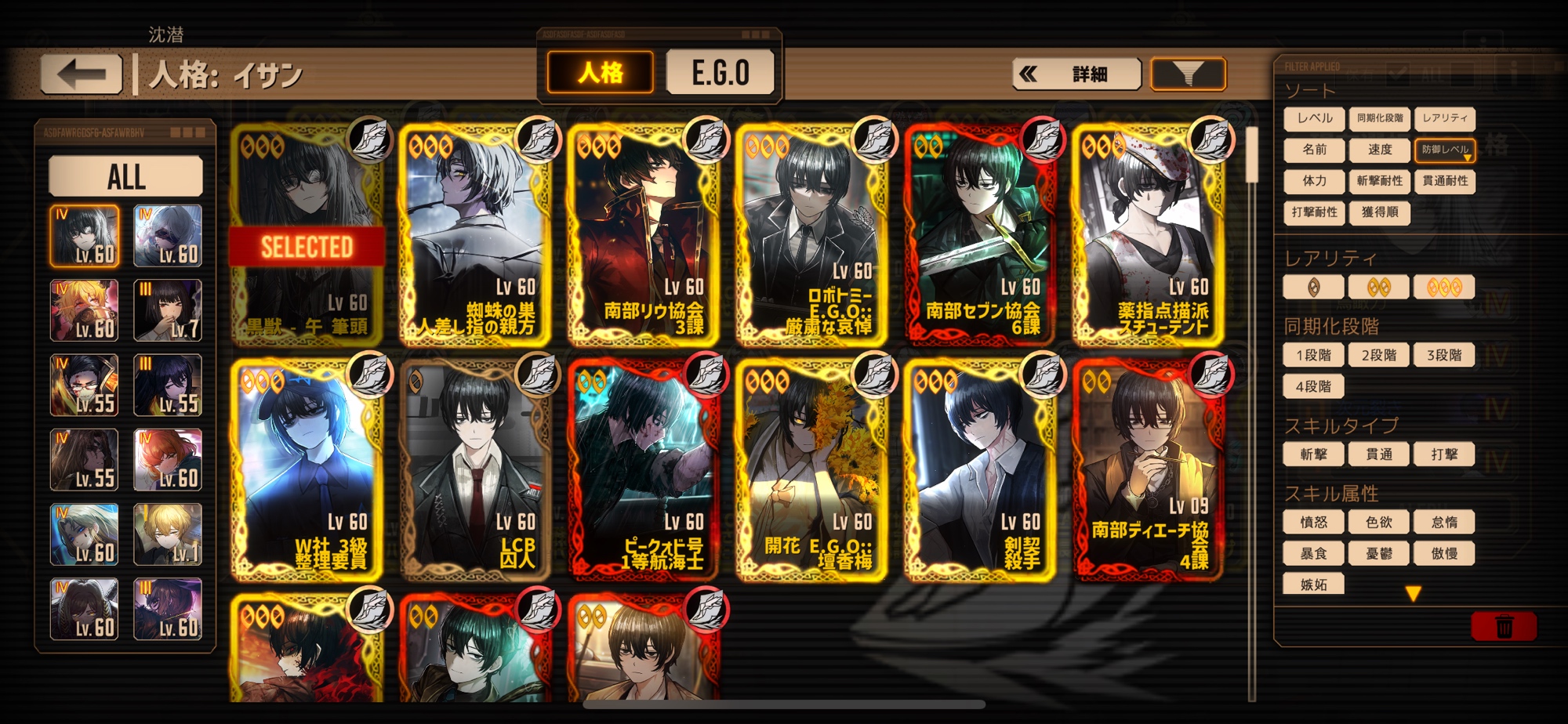Go back with the arrow button
The image size is (1568, 724).
point(82,75)
